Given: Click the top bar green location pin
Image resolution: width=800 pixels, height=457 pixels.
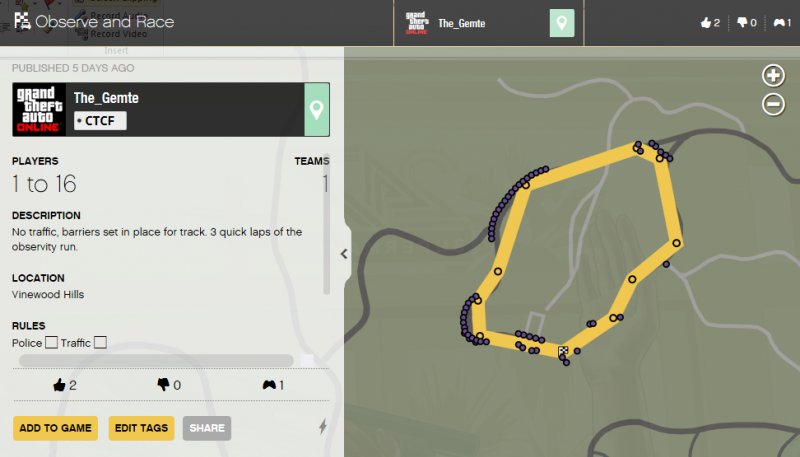Looking at the screenshot, I should tap(562, 23).
